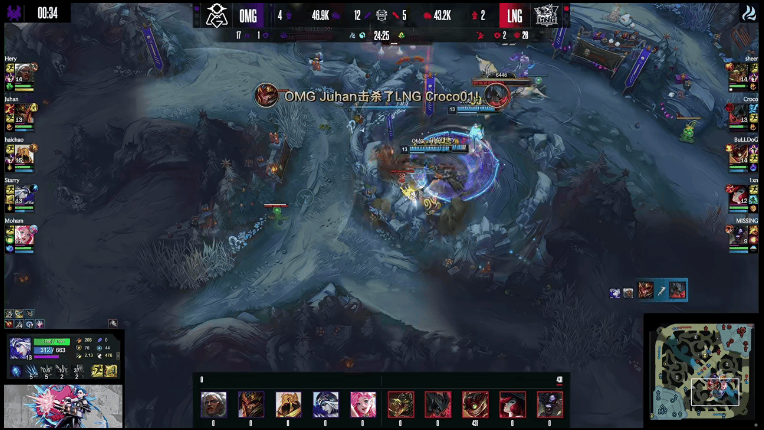The height and width of the screenshot is (430, 764).
Task: Select Starry's champion portrait
Action: pyautogui.click(x=17, y=192)
